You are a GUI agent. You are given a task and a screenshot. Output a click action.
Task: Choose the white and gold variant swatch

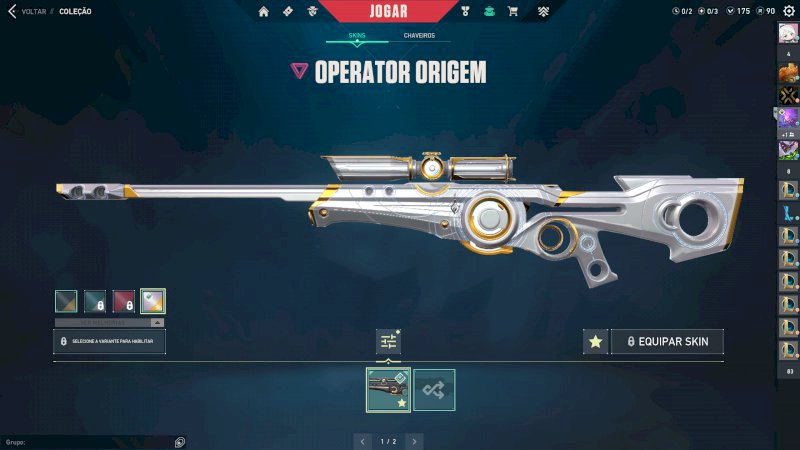[153, 301]
